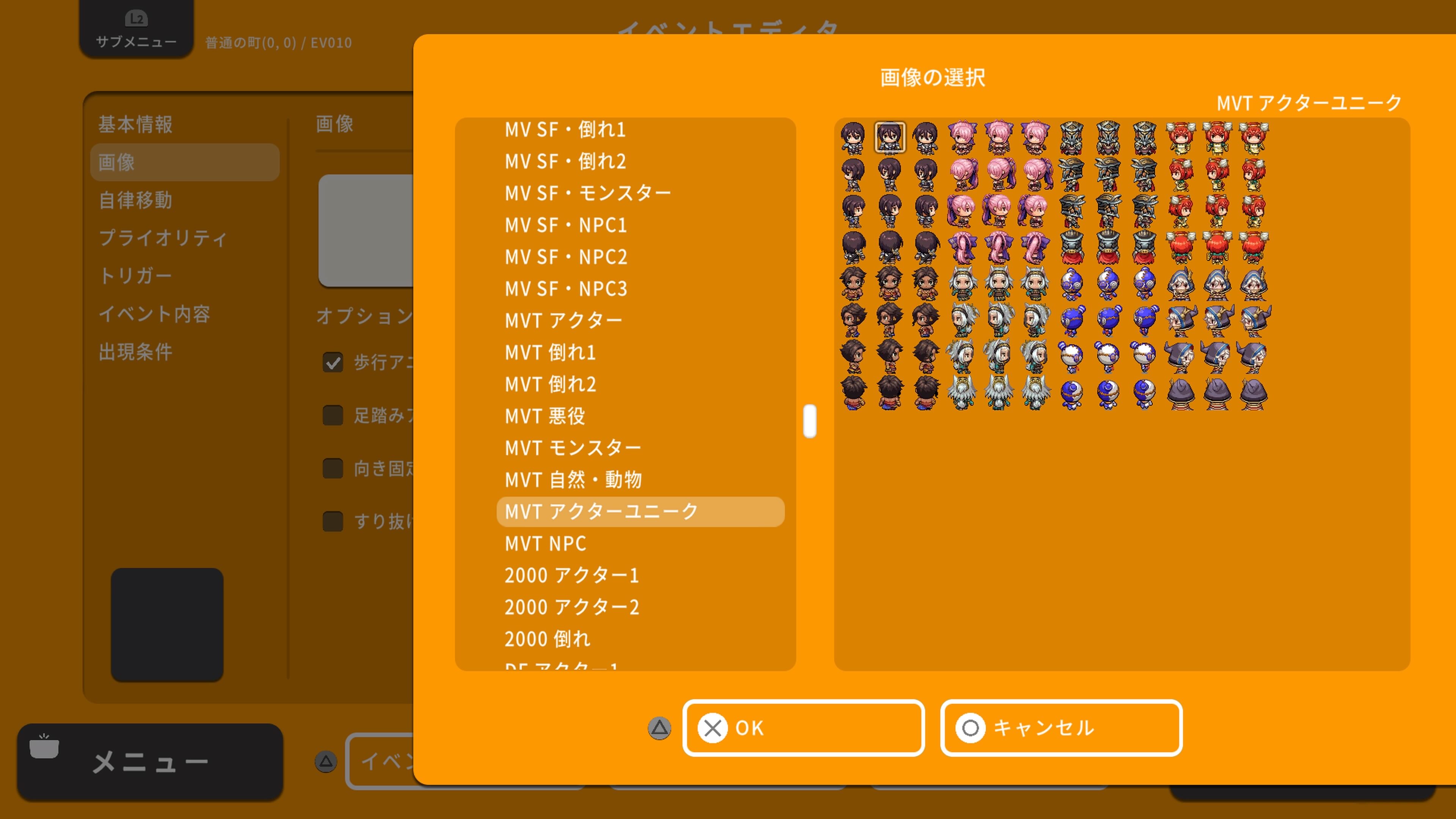The height and width of the screenshot is (819, 1456).
Task: Choose 2000 アクター1 from the list
Action: 571,575
